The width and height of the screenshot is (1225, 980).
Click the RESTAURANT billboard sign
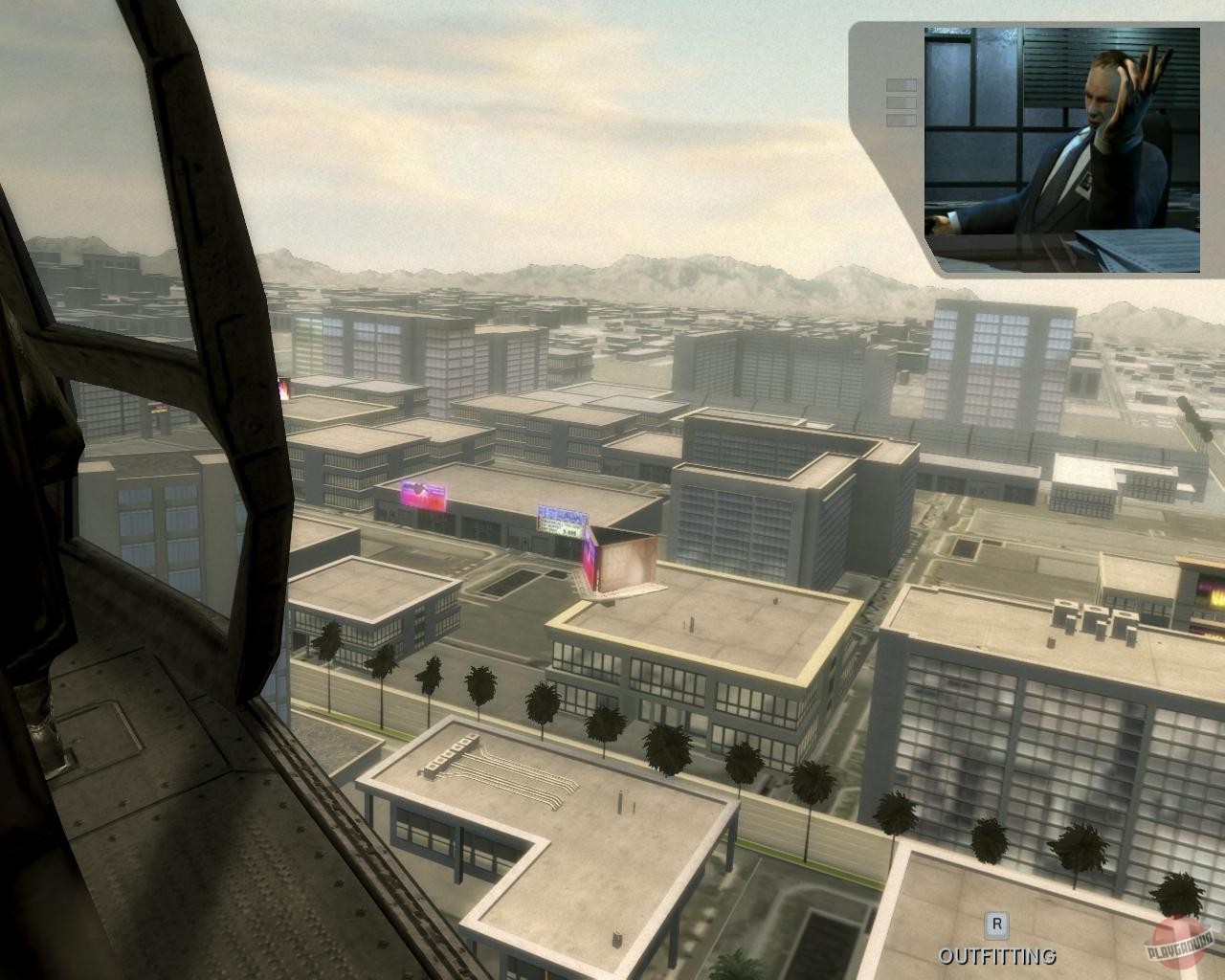561,518
